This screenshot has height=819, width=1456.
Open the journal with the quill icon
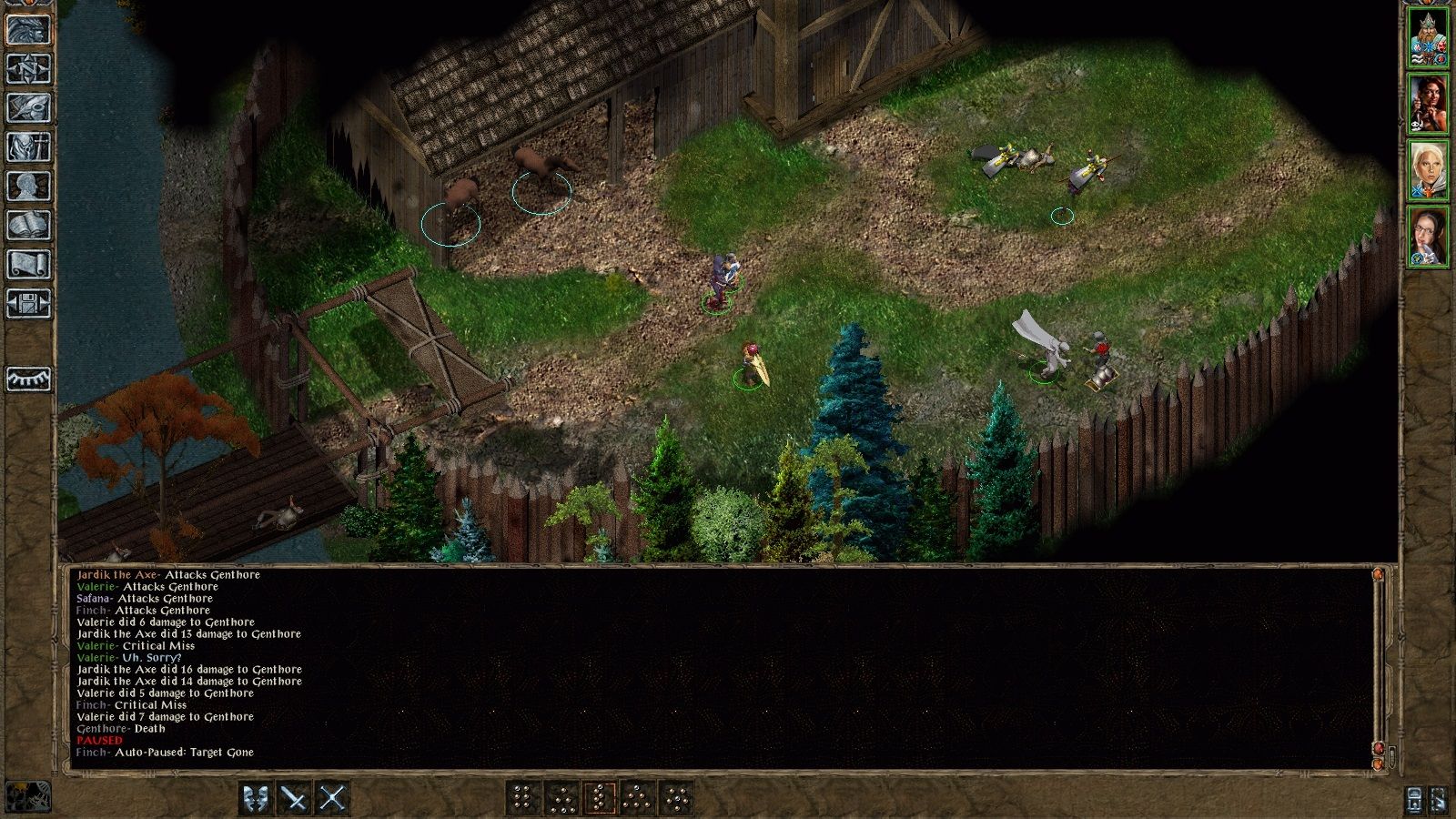[x=27, y=106]
